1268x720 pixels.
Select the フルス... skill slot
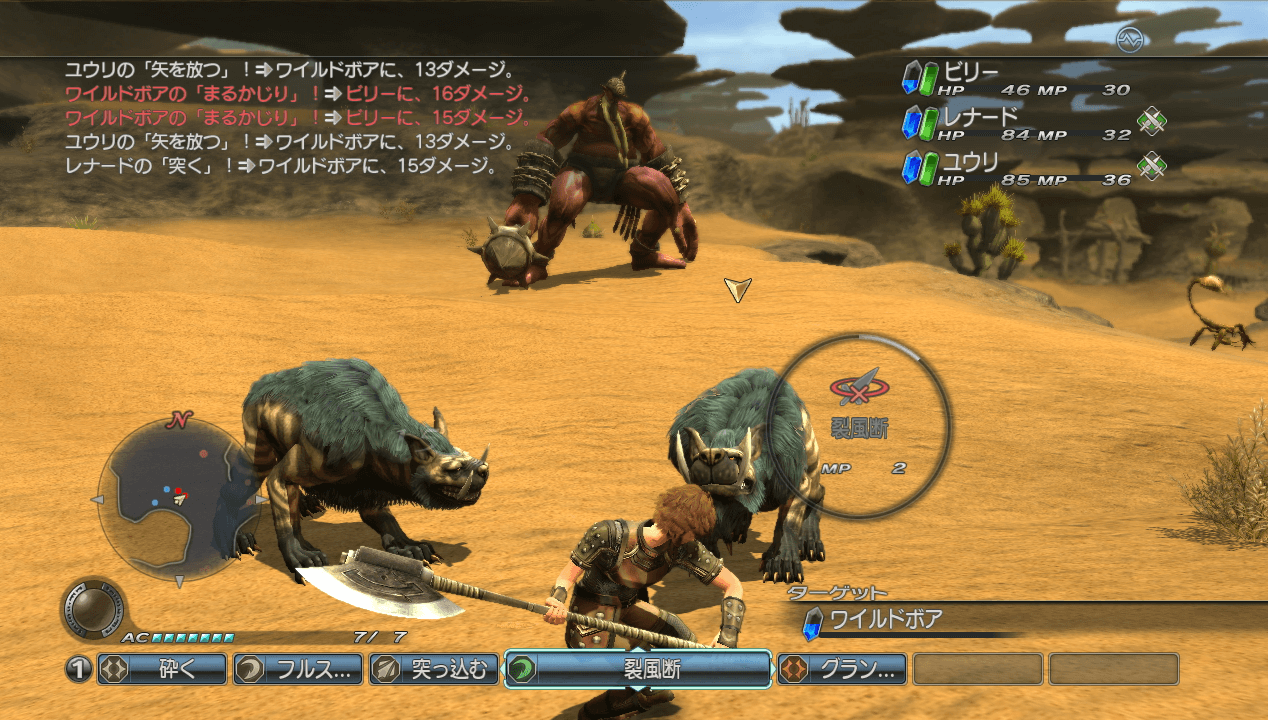coord(298,669)
